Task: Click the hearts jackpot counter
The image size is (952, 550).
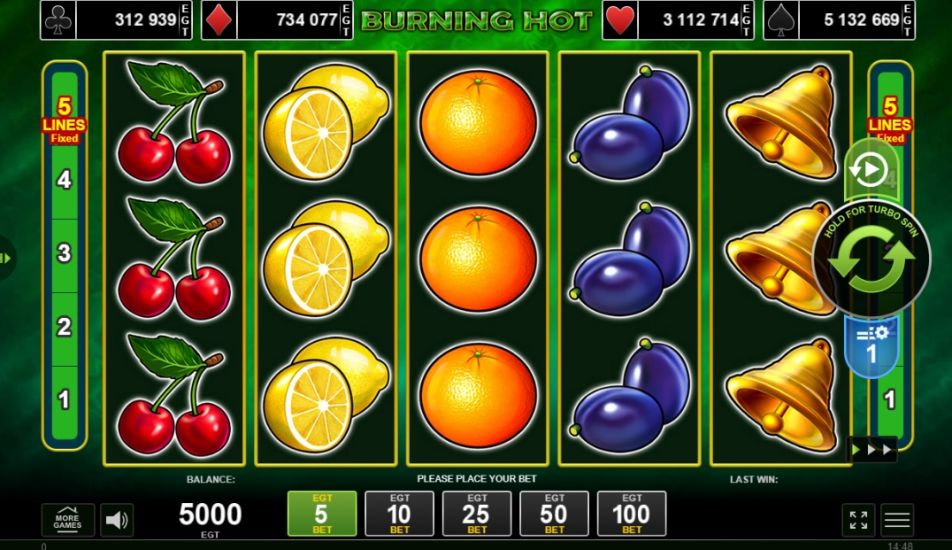Action: click(677, 20)
